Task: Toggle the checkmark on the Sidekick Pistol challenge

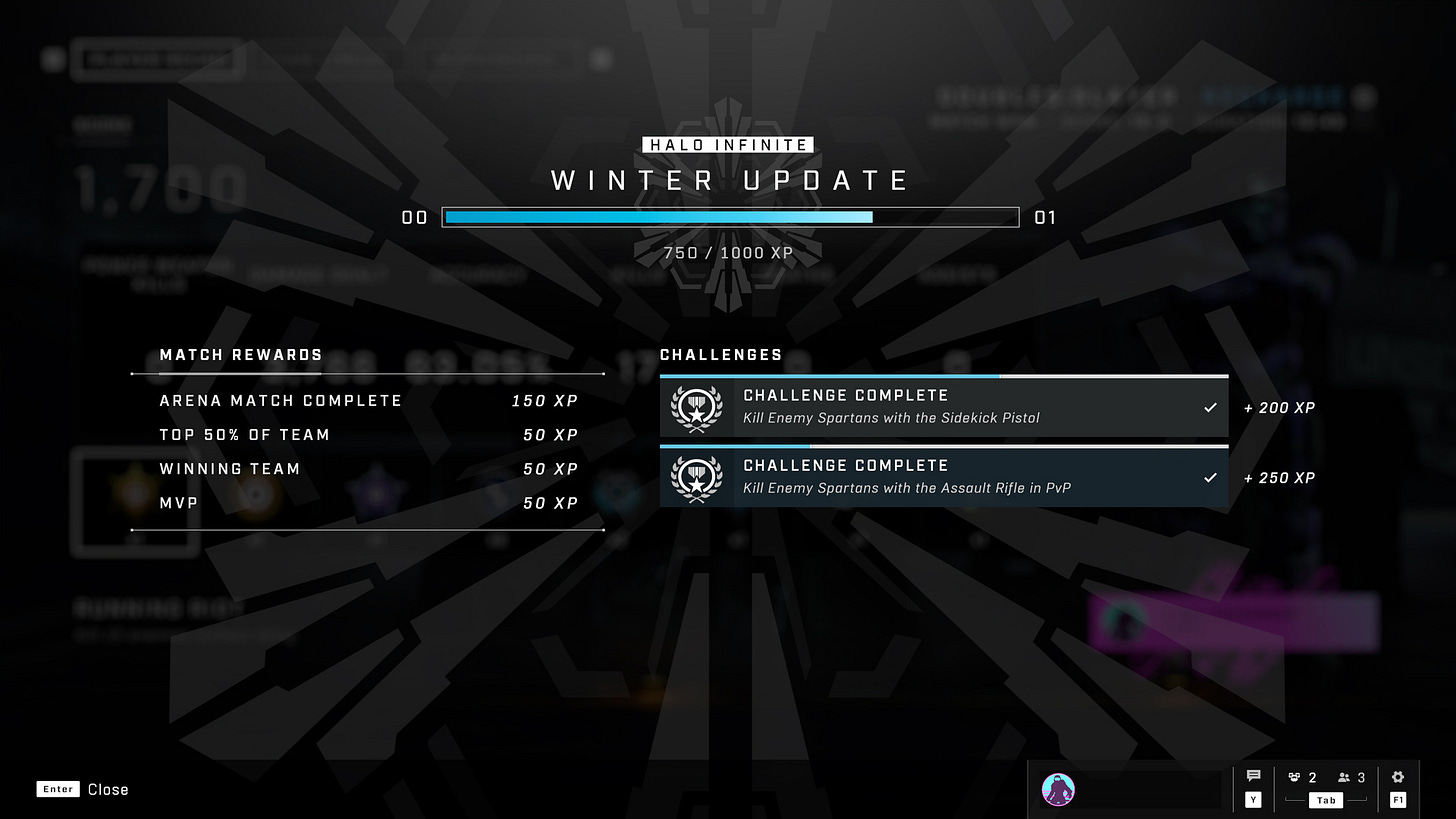Action: click(1210, 408)
